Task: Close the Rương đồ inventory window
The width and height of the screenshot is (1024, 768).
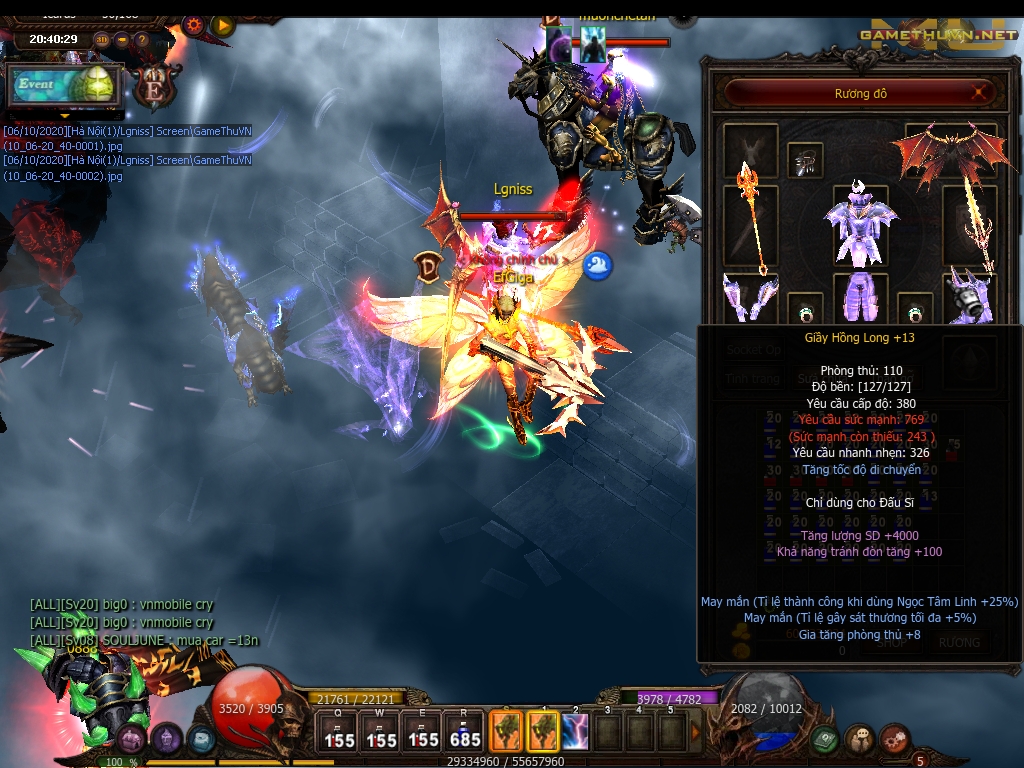Action: [x=979, y=94]
